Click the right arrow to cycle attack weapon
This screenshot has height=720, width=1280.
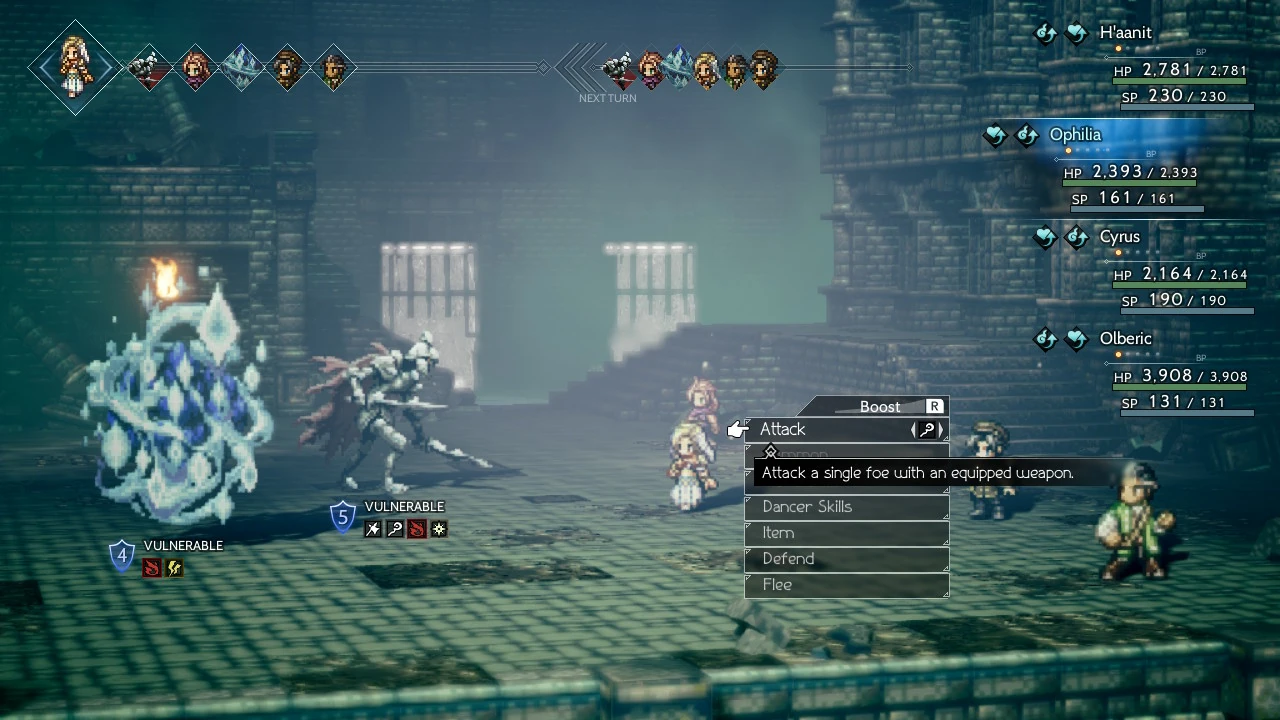[939, 429]
